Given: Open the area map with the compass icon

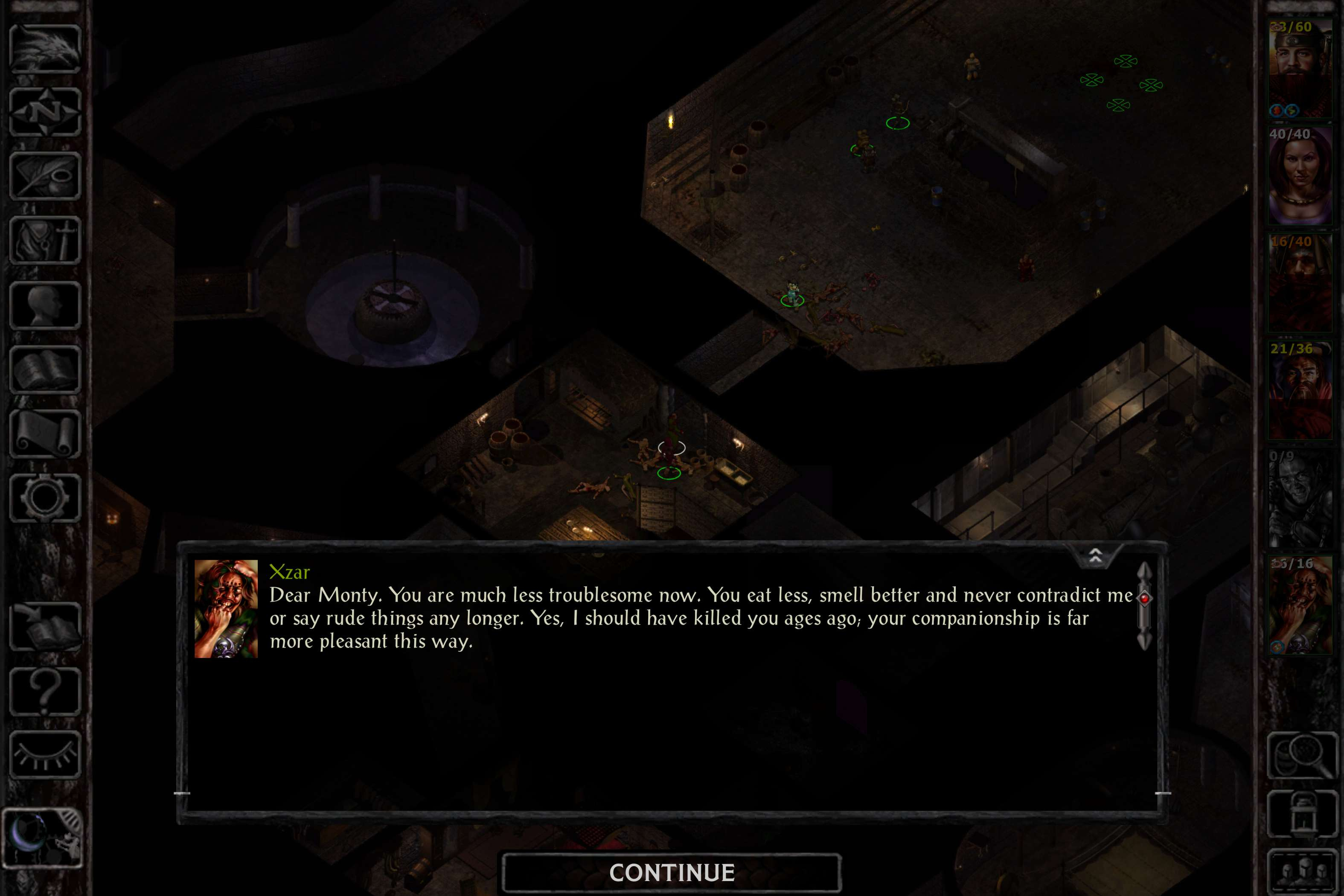Looking at the screenshot, I should (45, 112).
